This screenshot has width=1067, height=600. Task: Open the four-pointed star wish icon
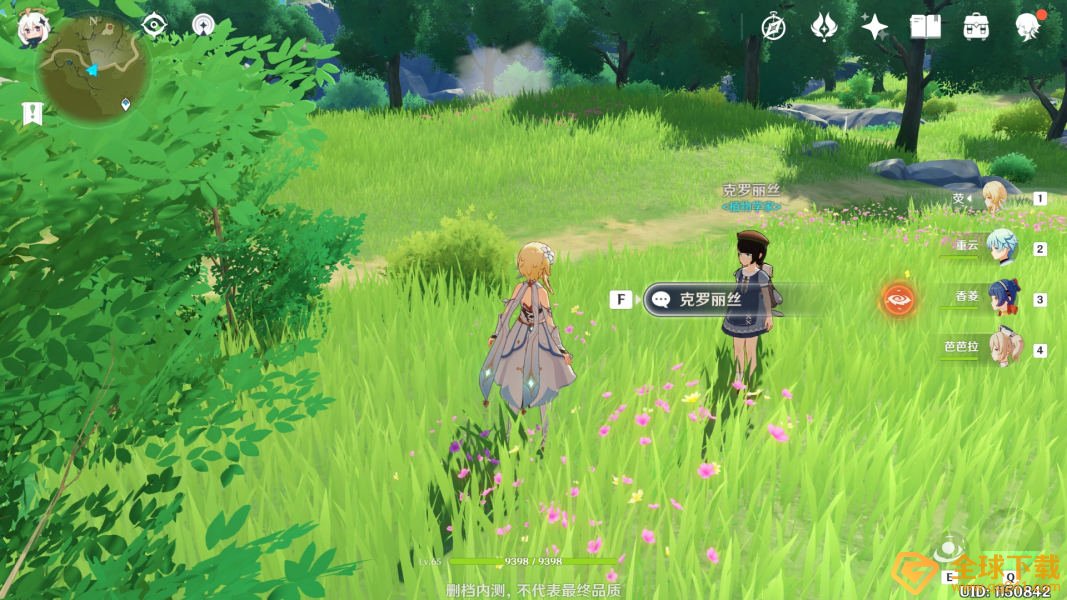pyautogui.click(x=875, y=27)
